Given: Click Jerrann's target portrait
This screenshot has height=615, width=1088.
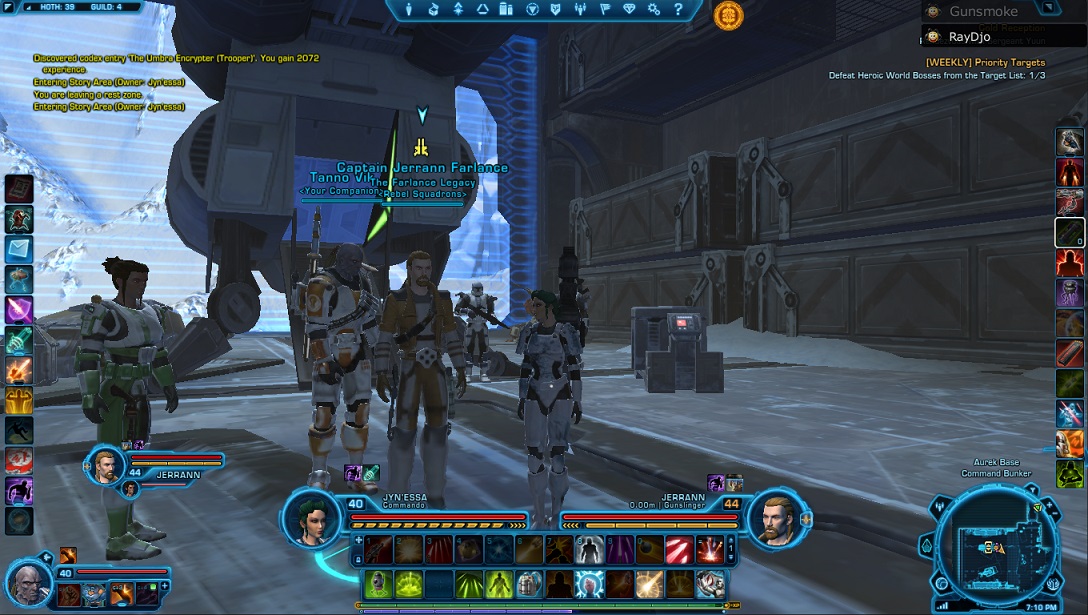Looking at the screenshot, I should pos(774,517).
